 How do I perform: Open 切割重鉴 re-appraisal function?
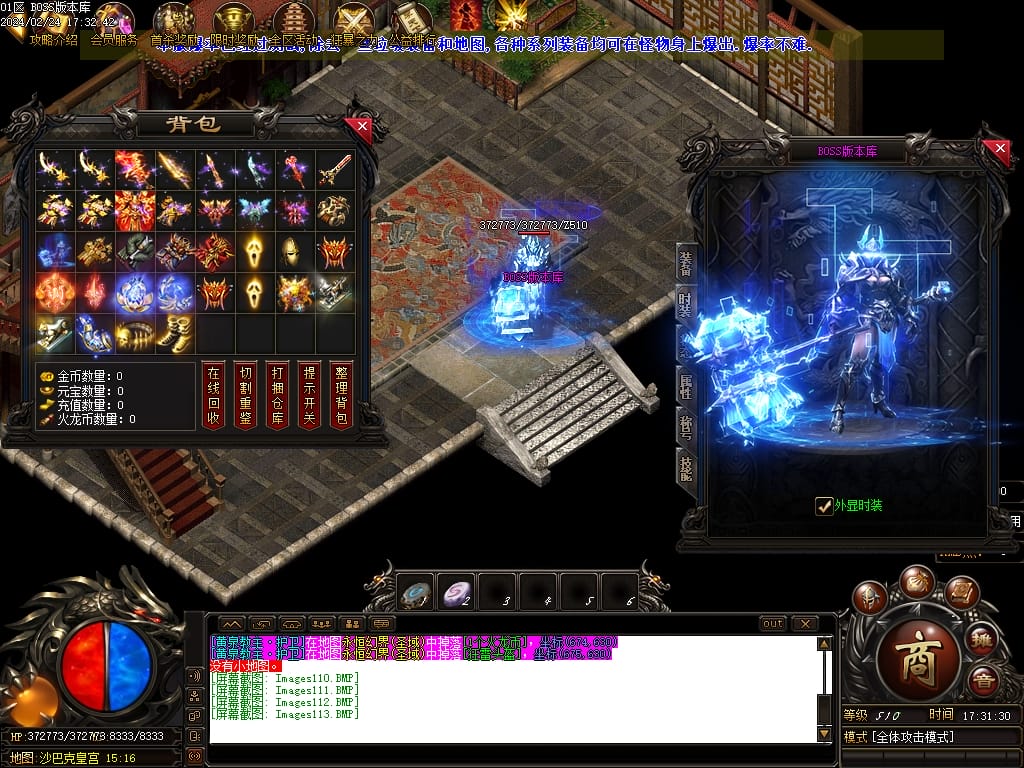[x=245, y=394]
